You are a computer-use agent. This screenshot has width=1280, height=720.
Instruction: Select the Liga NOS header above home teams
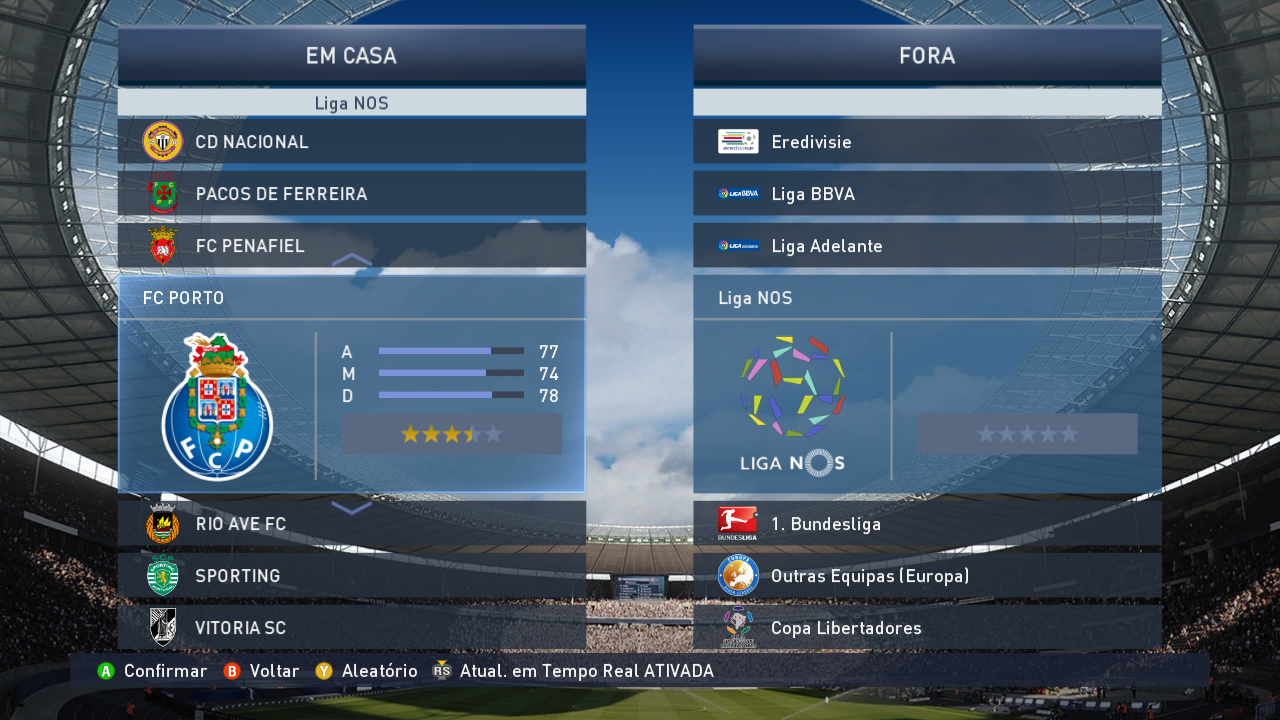tap(351, 103)
